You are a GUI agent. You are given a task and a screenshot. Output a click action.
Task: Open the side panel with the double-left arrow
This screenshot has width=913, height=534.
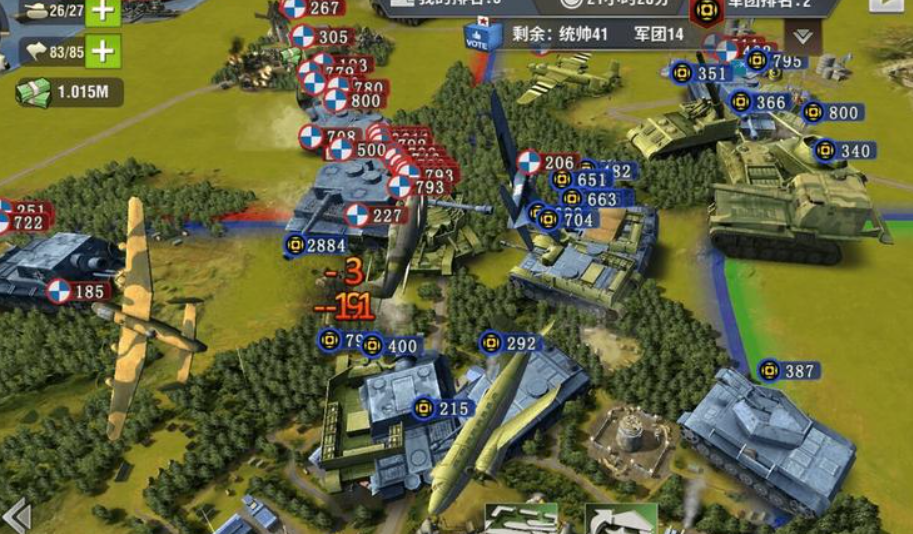pos(16,517)
